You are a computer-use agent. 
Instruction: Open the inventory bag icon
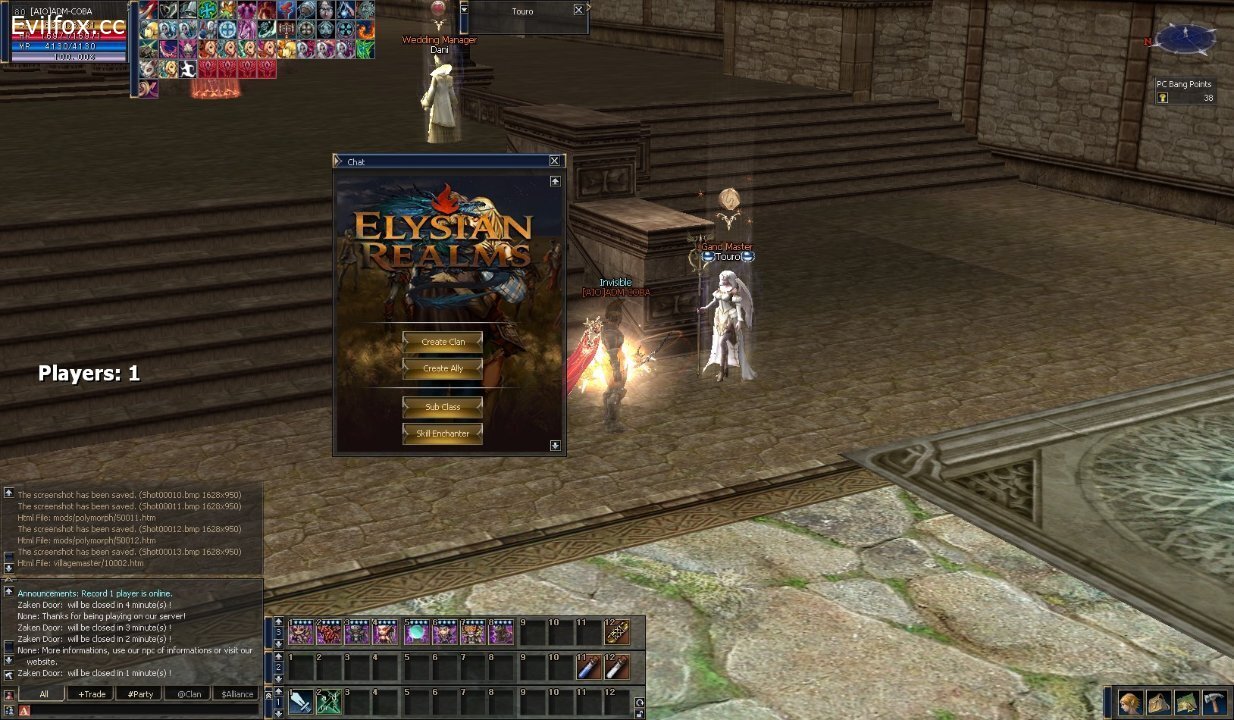coord(1158,702)
